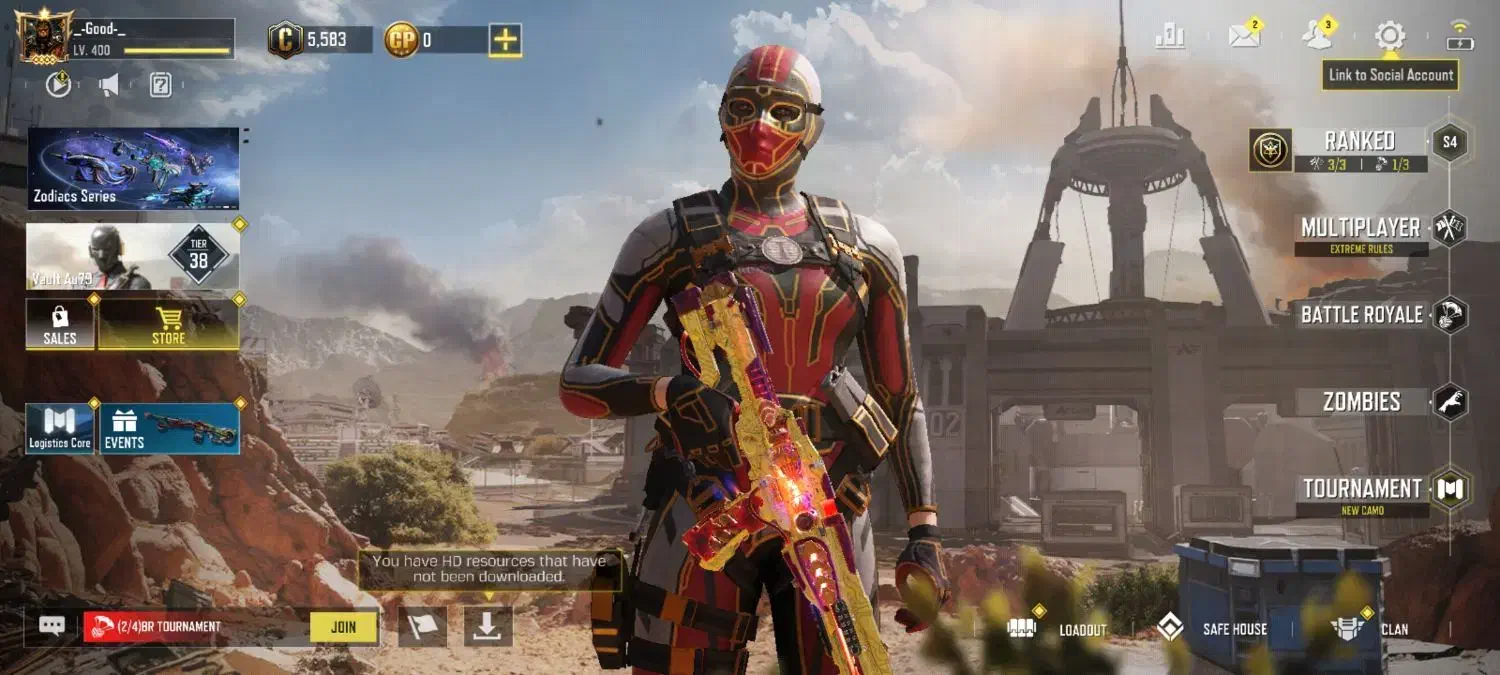Open the Zodiacs Series banner

coord(133,168)
